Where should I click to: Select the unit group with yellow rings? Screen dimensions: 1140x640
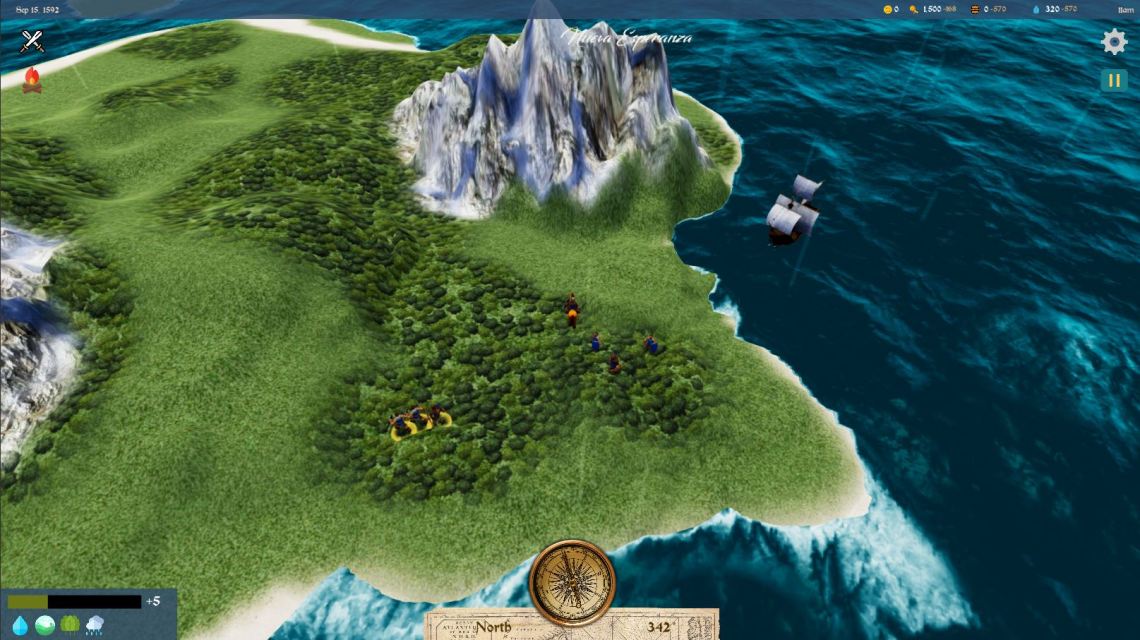[419, 423]
